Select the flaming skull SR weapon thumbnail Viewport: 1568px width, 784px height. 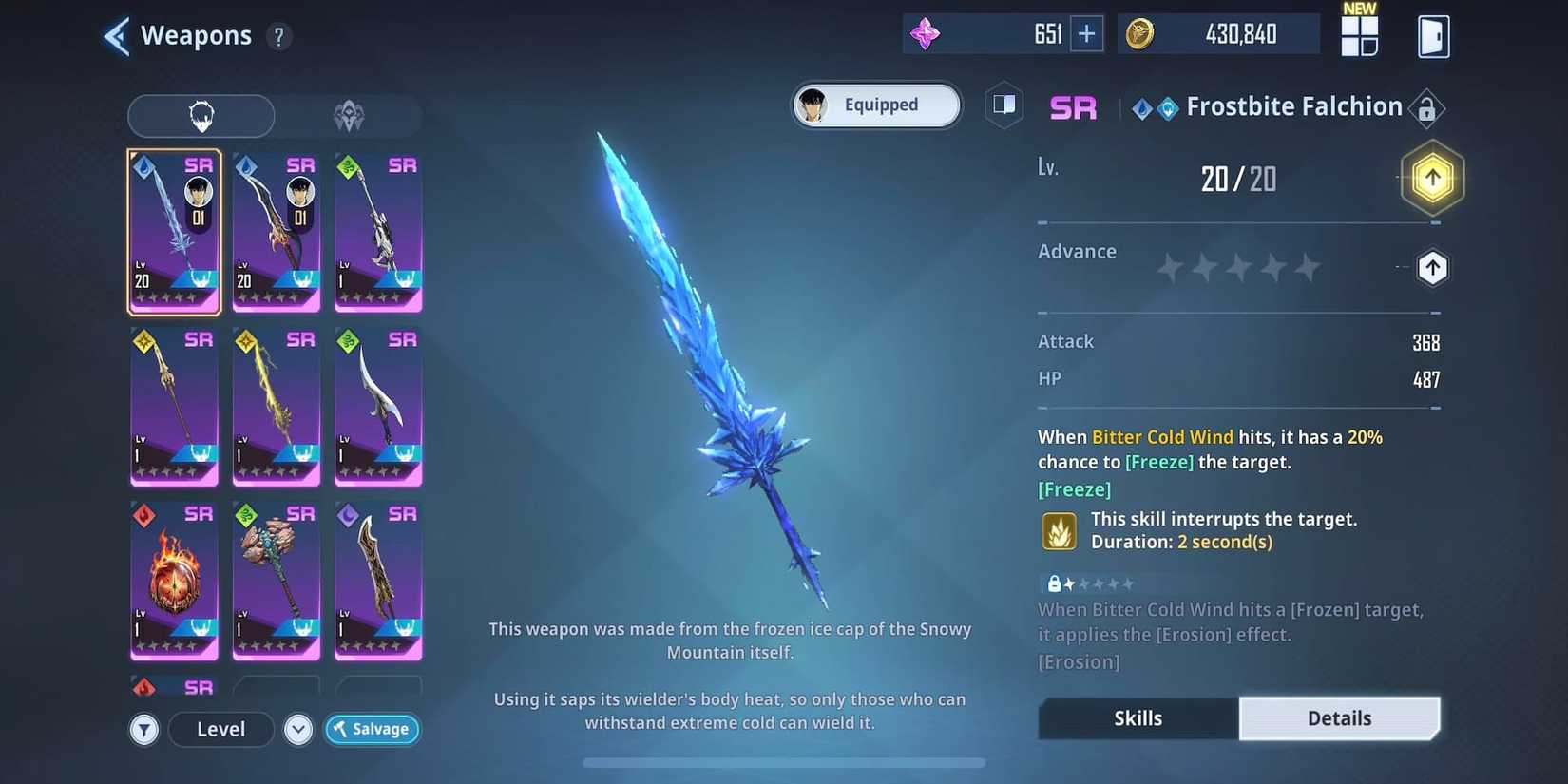click(x=174, y=580)
